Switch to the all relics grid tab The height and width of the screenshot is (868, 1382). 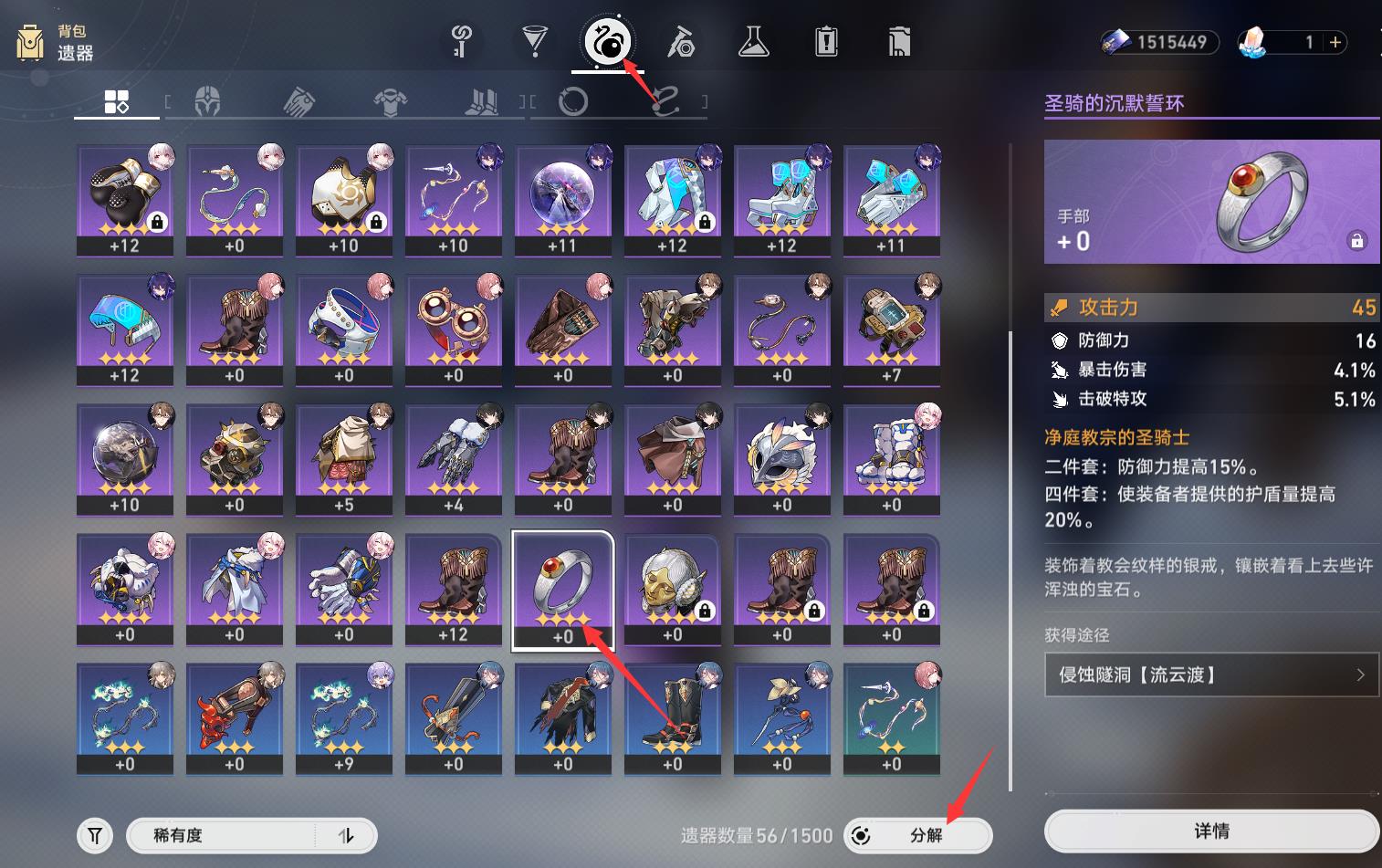pyautogui.click(x=117, y=101)
